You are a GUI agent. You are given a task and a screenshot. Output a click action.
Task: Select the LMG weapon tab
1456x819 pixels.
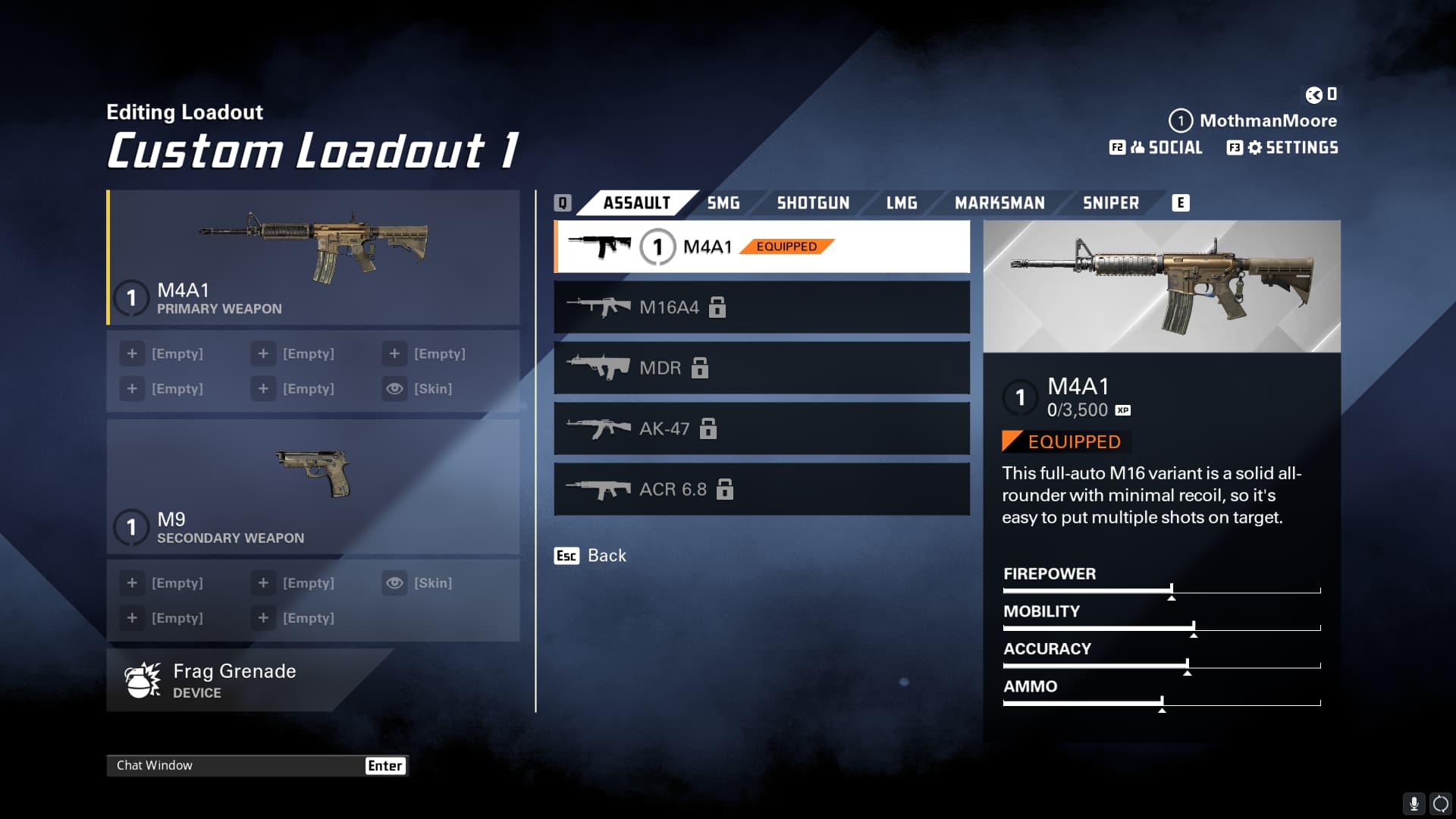902,203
